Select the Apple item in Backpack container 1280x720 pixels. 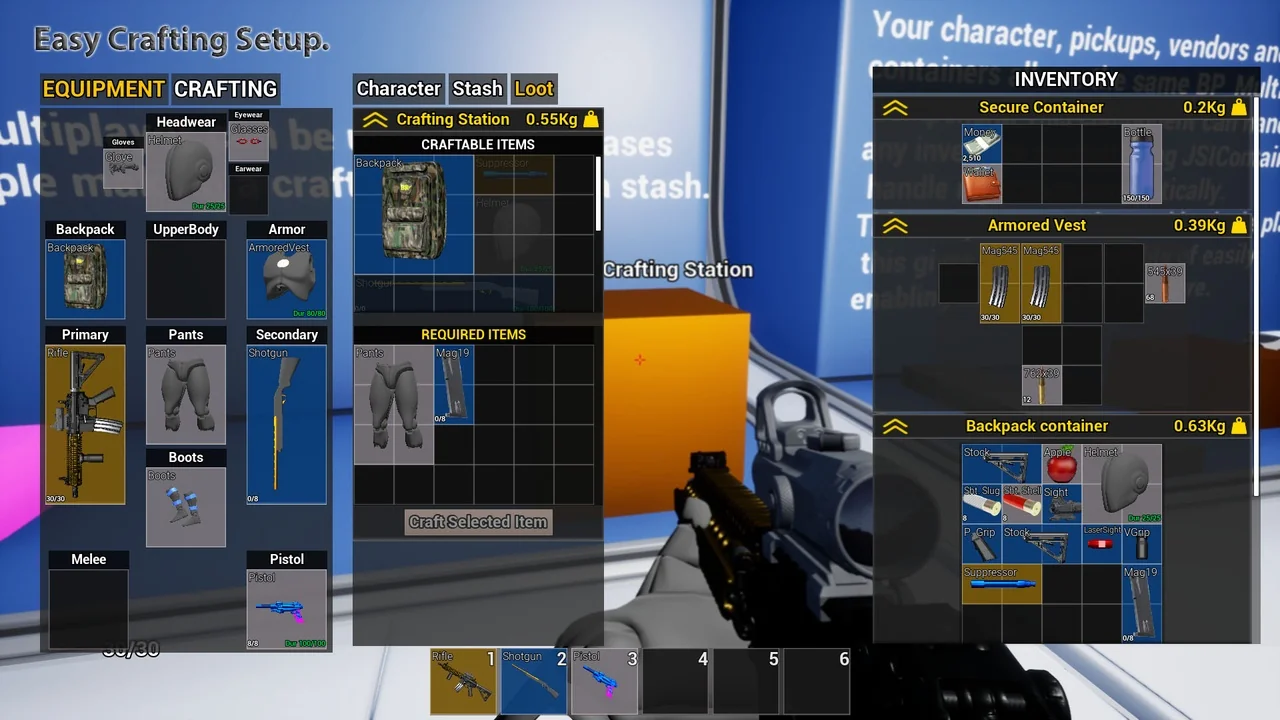coord(1059,463)
